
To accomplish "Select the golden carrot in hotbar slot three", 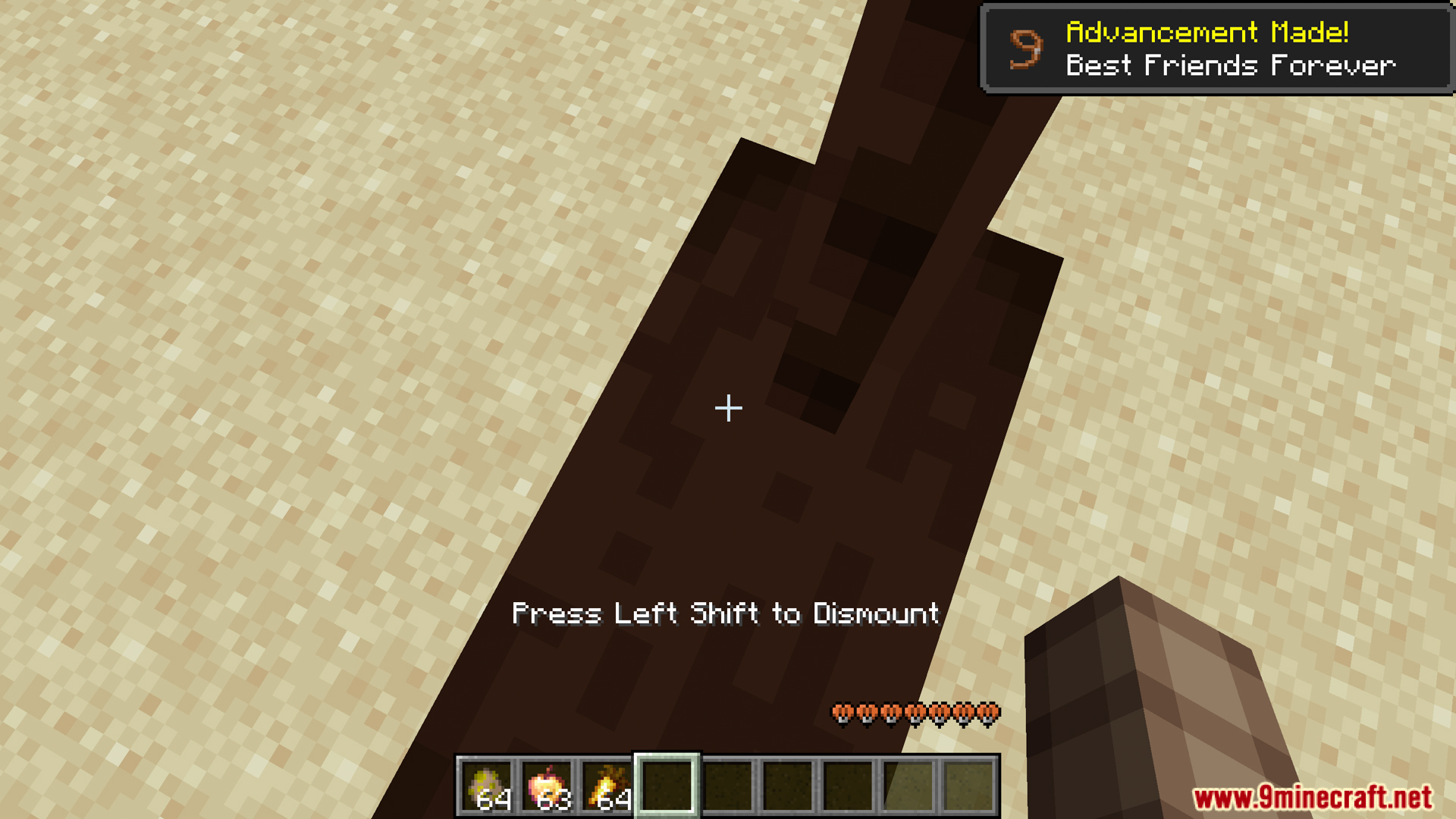I will [x=606, y=781].
